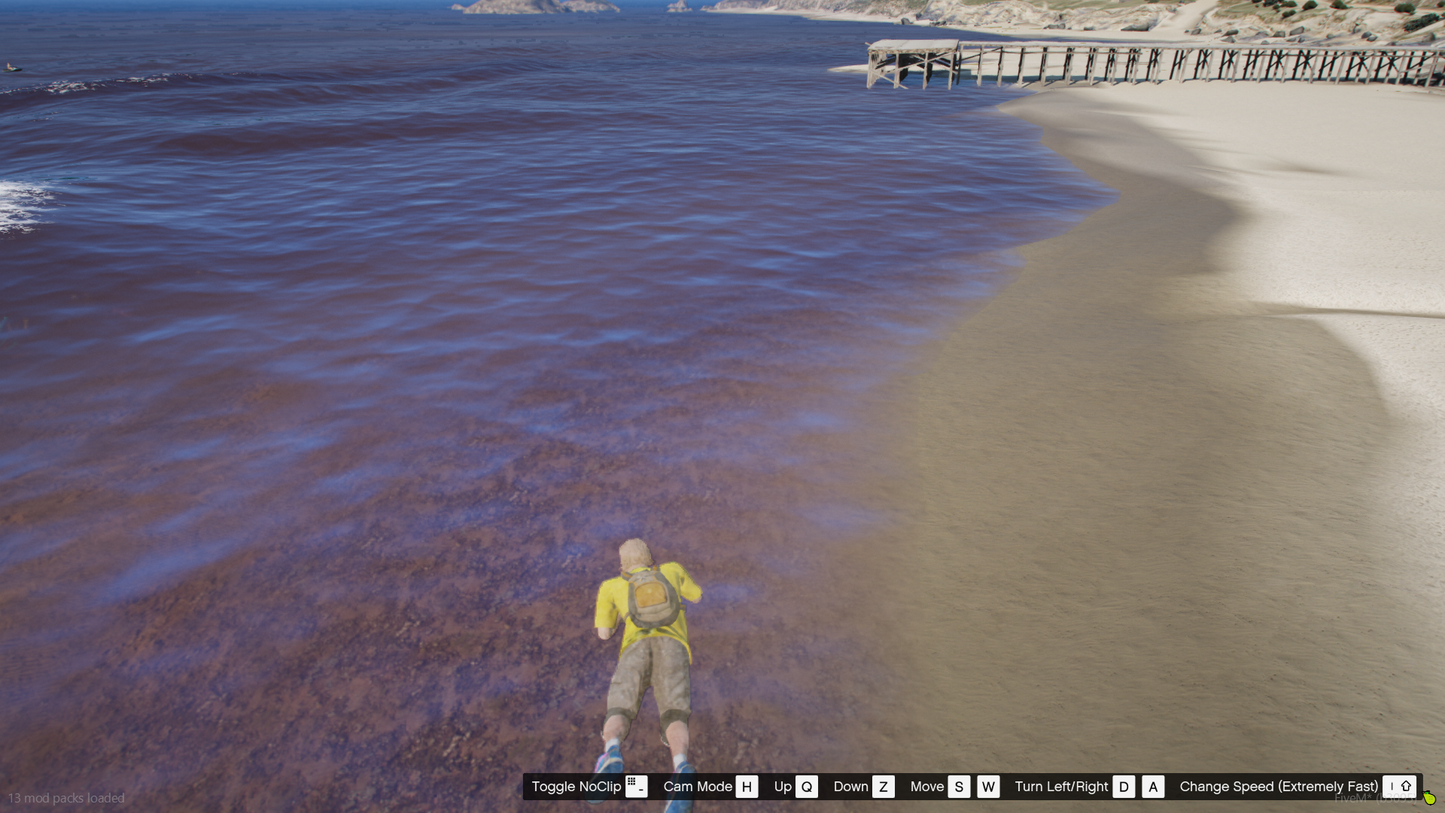Viewport: 1445px width, 813px height.
Task: Click the Down label on the help bar
Action: (851, 786)
